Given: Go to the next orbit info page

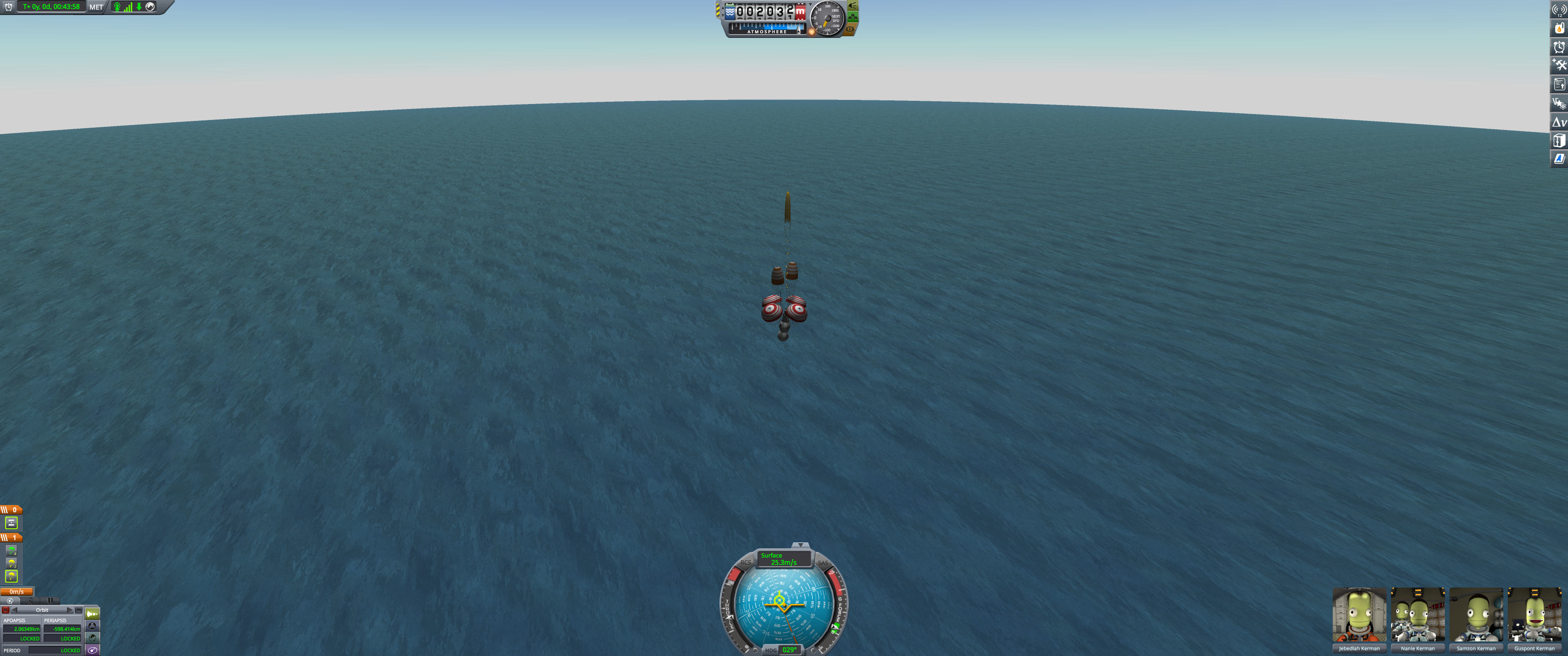Looking at the screenshot, I should [x=70, y=610].
